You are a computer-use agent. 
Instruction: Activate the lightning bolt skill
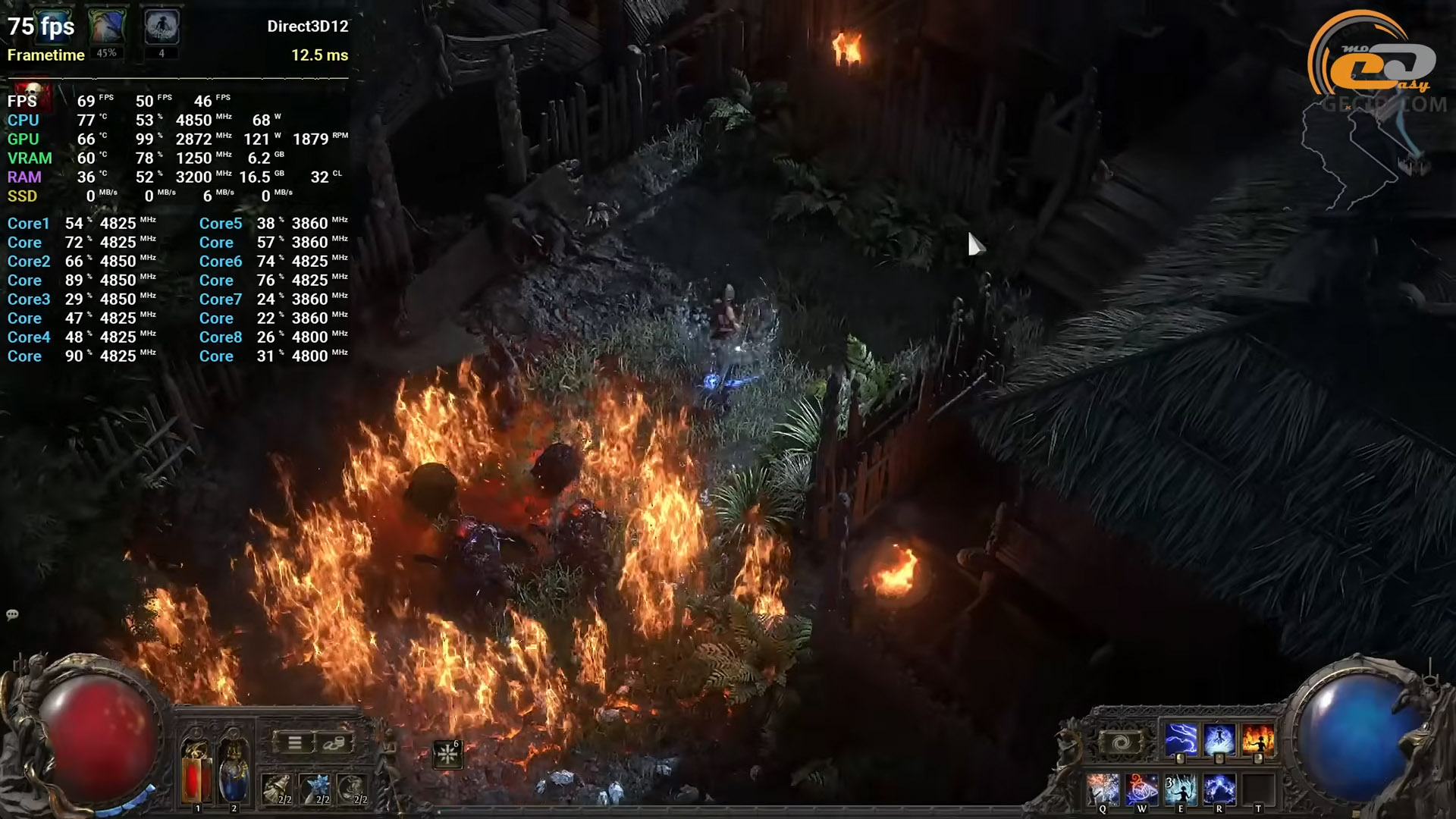pyautogui.click(x=1180, y=739)
